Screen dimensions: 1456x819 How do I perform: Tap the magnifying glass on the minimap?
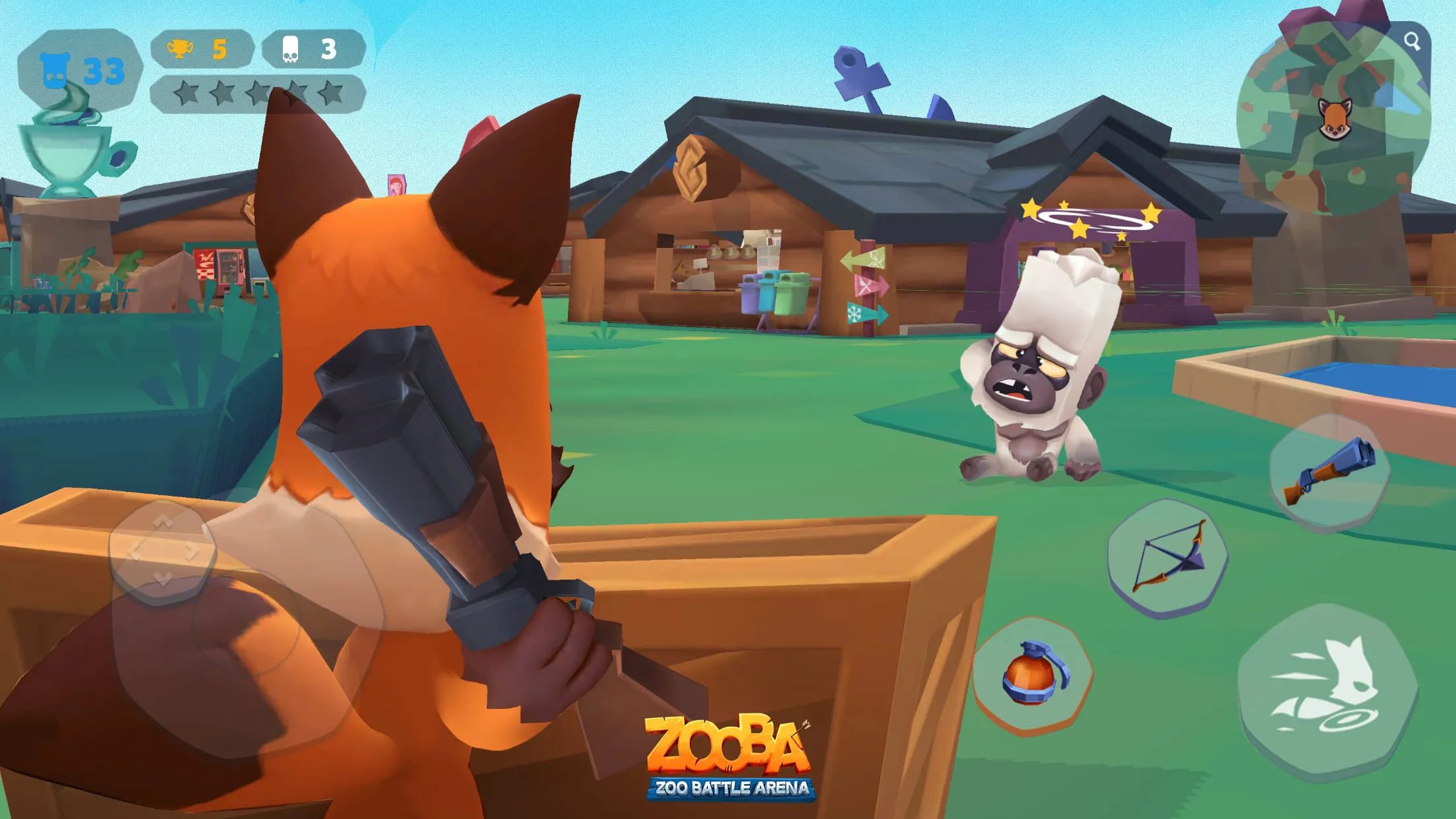click(x=1411, y=43)
